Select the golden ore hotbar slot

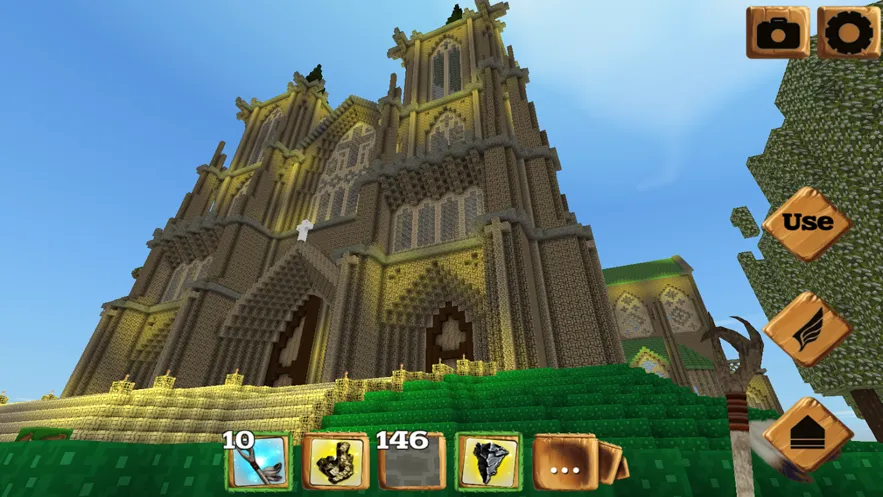pyautogui.click(x=334, y=462)
